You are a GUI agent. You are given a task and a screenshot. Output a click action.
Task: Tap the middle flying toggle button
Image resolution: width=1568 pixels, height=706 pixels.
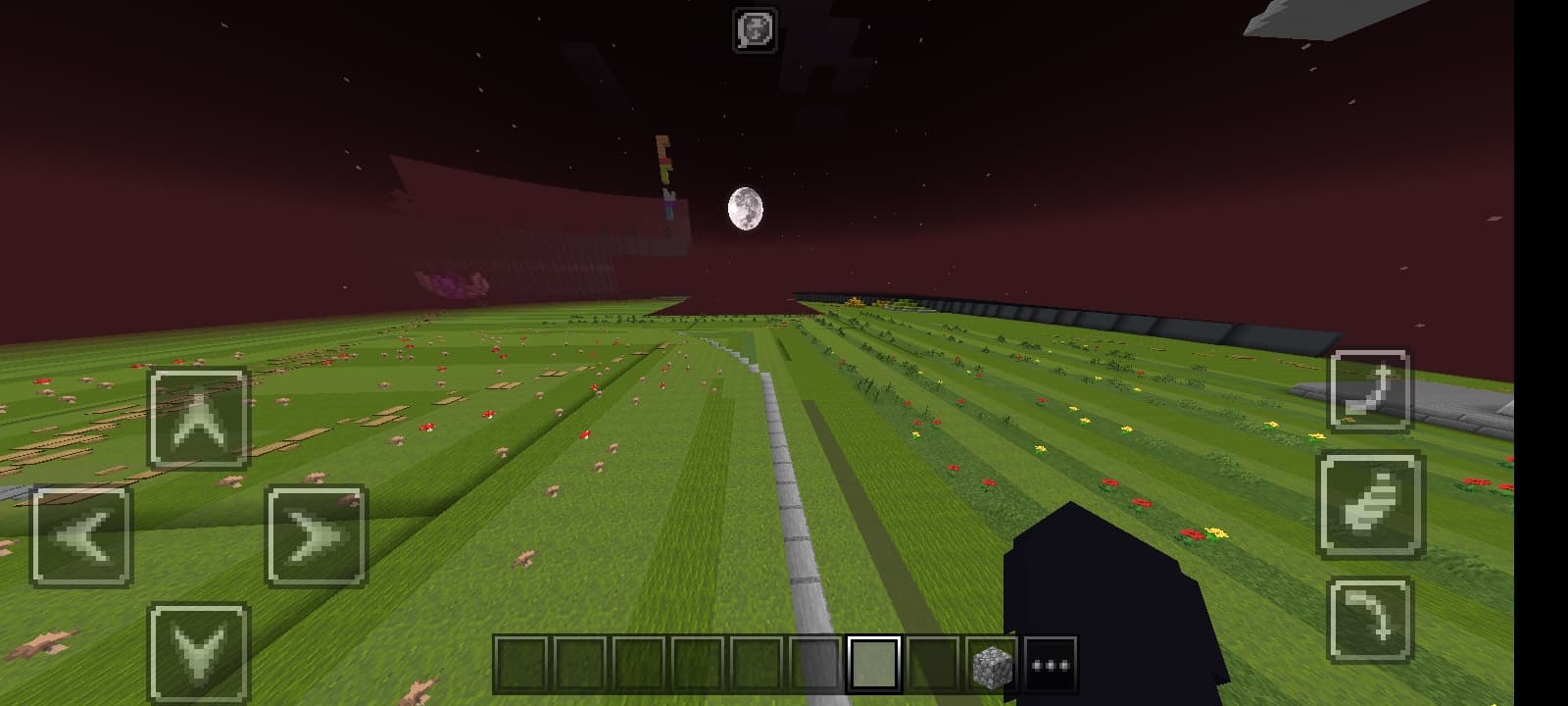click(x=1370, y=504)
